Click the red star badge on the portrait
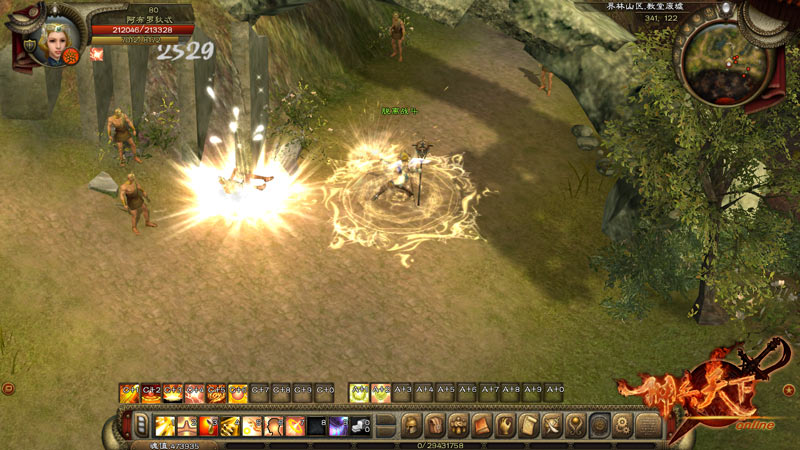800x450 pixels. point(72,57)
